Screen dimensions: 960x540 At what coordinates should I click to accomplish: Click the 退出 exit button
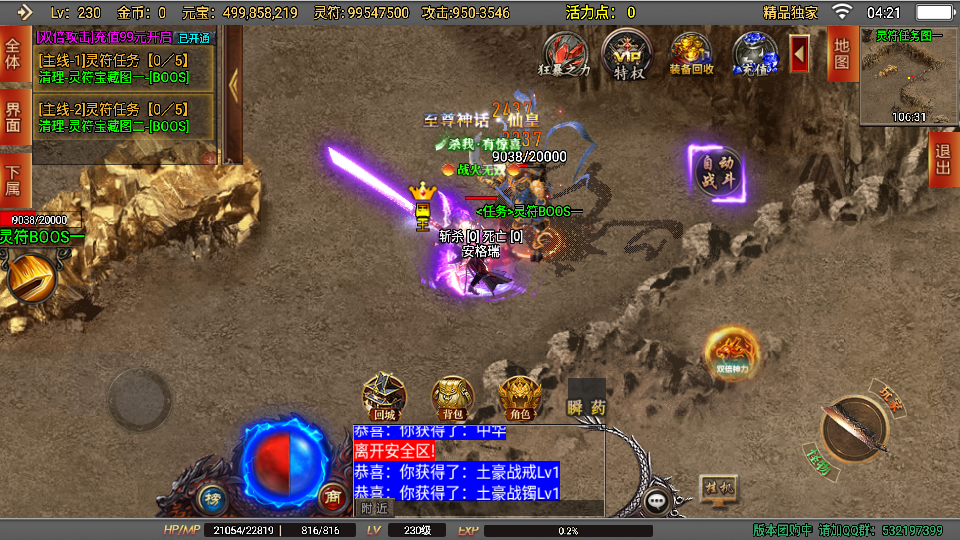[x=942, y=159]
